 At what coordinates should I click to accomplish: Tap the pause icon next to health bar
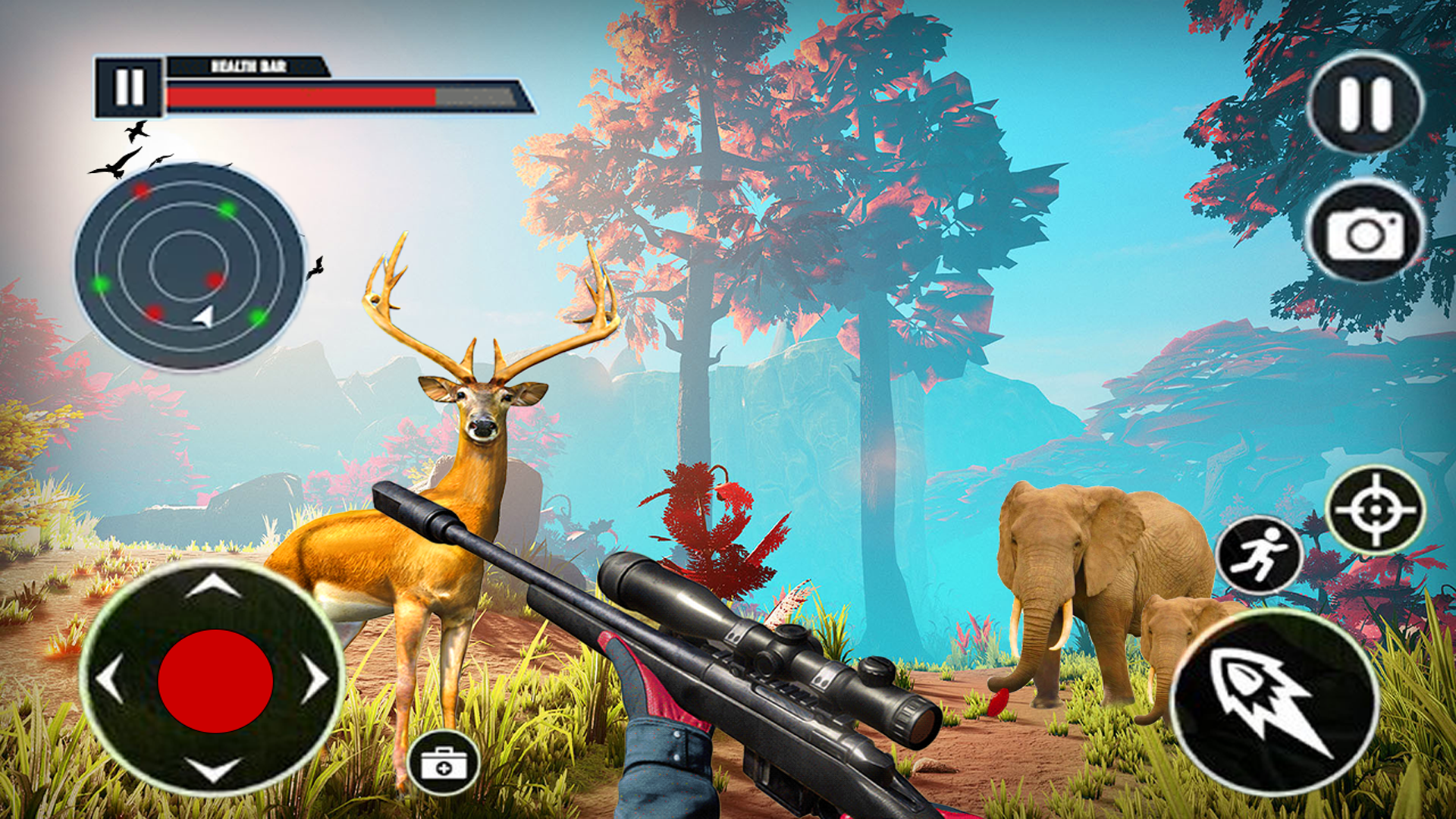[x=129, y=86]
